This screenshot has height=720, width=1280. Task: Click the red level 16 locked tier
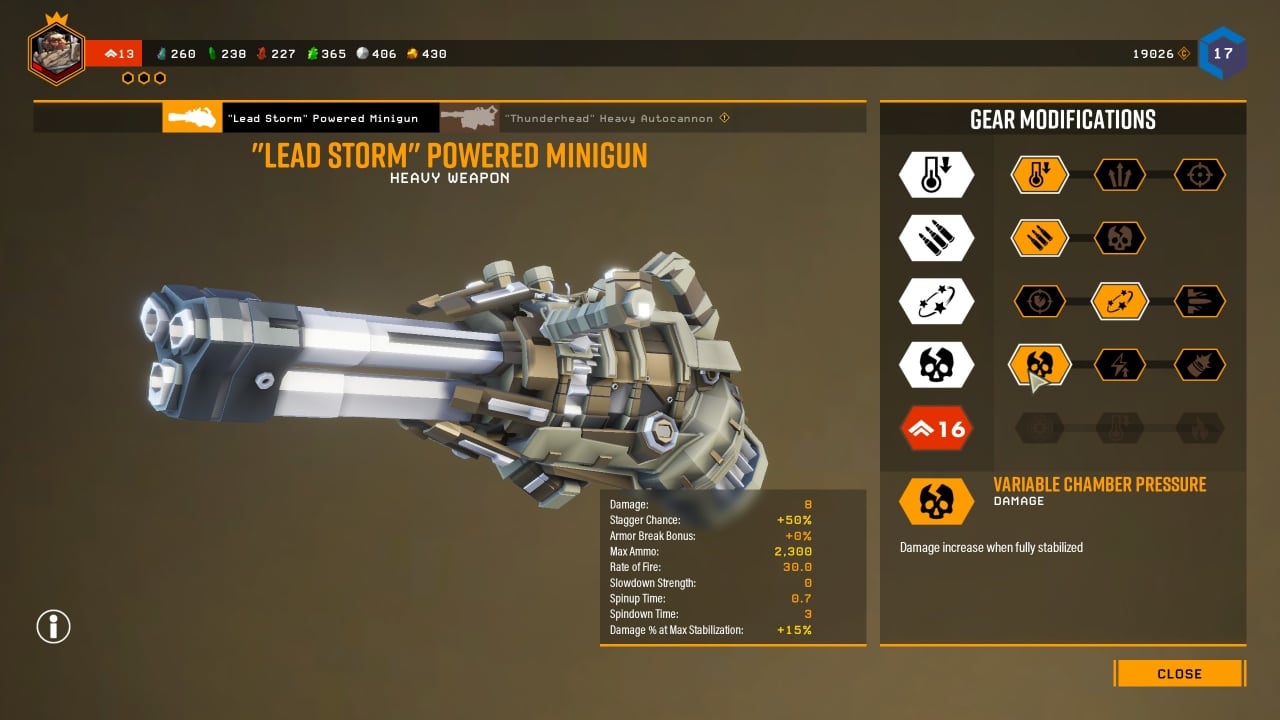[936, 428]
